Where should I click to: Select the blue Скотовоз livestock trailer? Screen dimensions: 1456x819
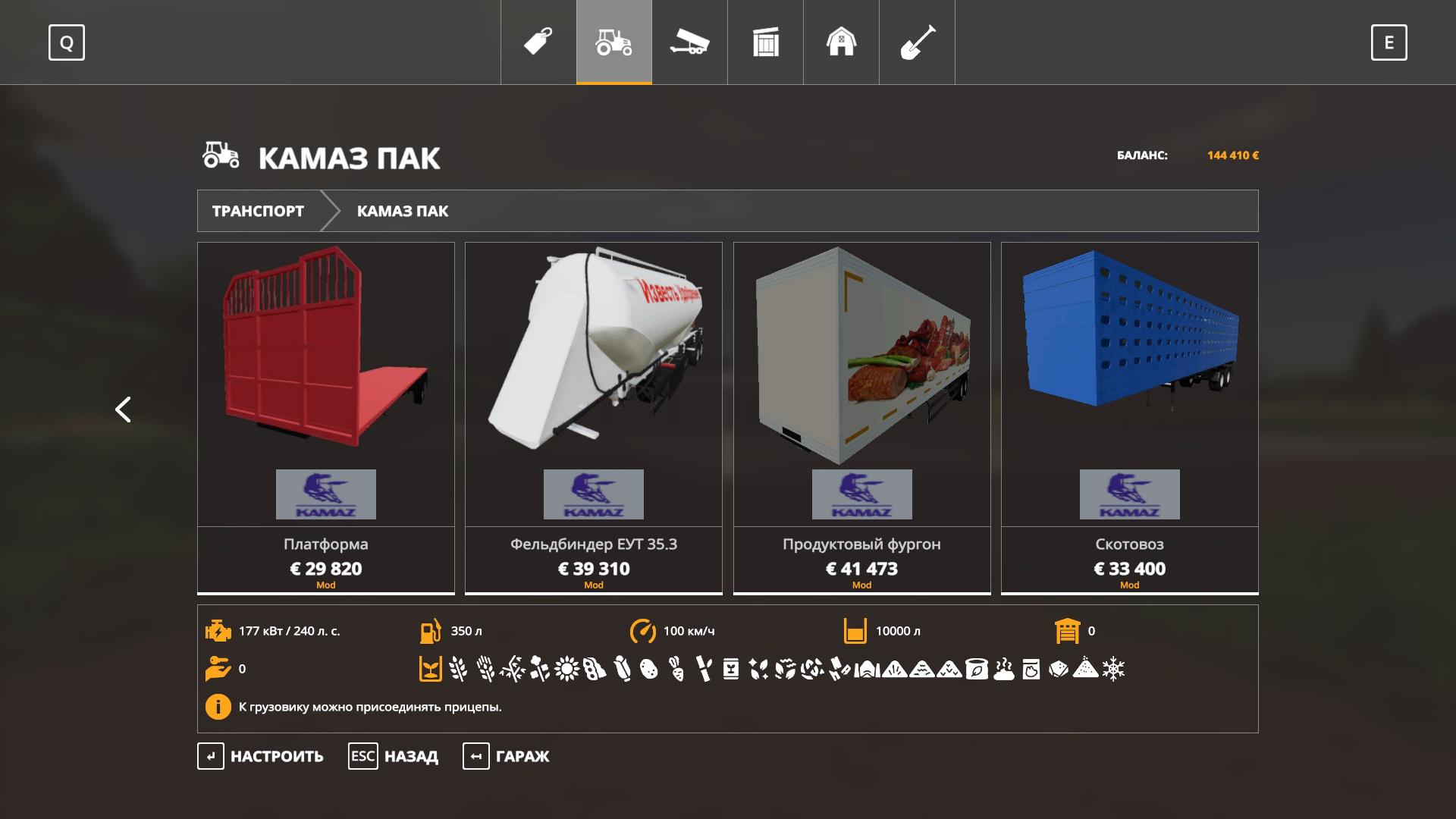[x=1129, y=417]
